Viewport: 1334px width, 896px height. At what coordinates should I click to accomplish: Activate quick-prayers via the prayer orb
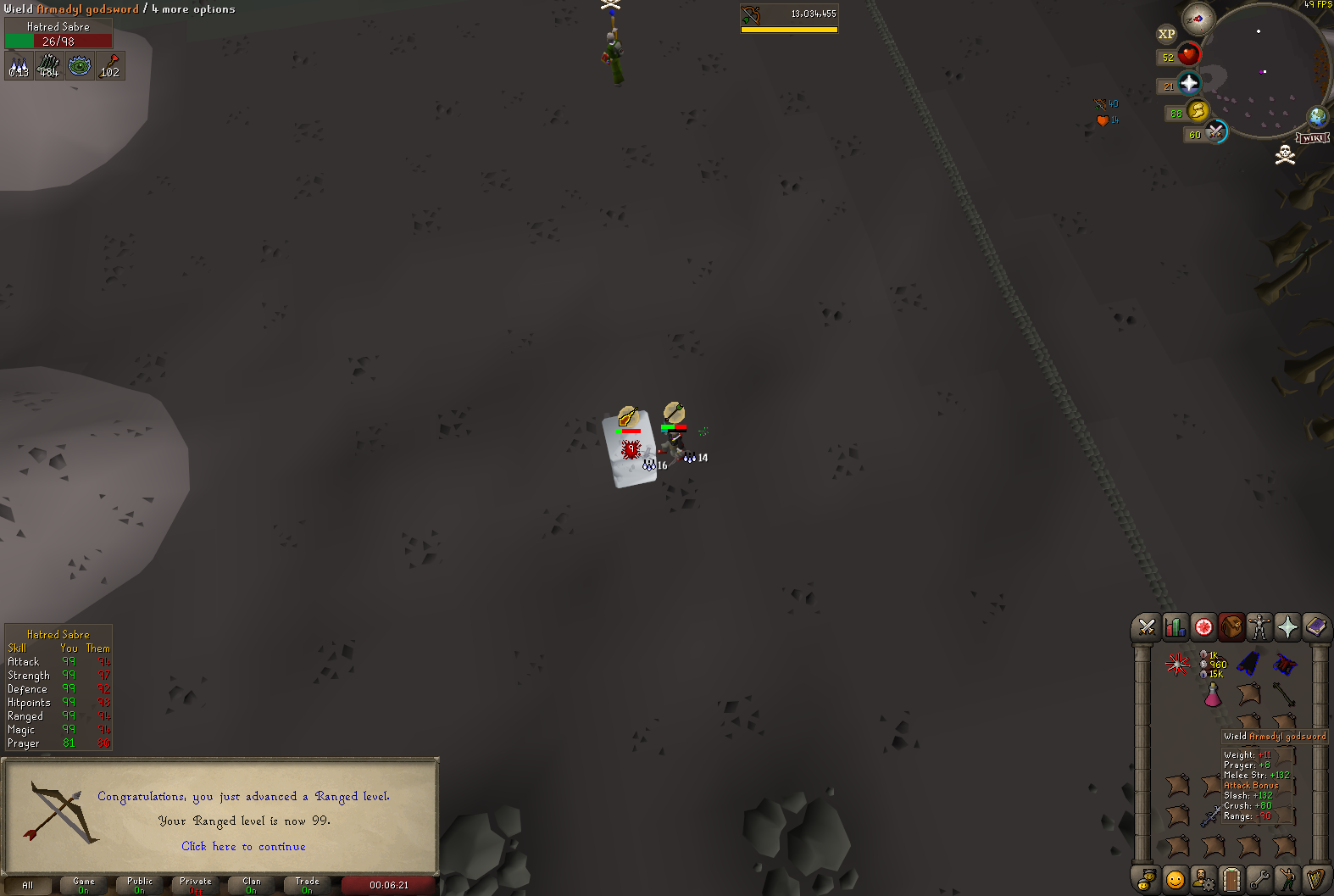pos(1189,83)
